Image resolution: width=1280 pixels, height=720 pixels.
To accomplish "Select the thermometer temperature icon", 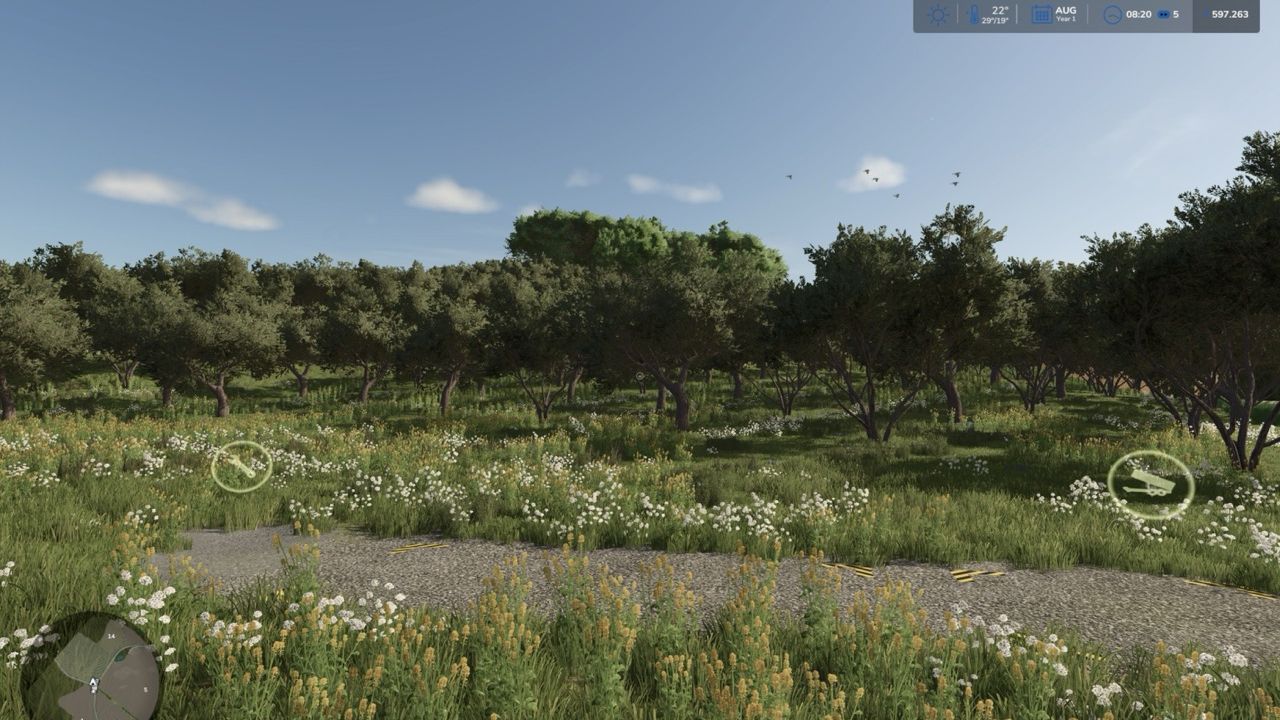I will [x=972, y=13].
